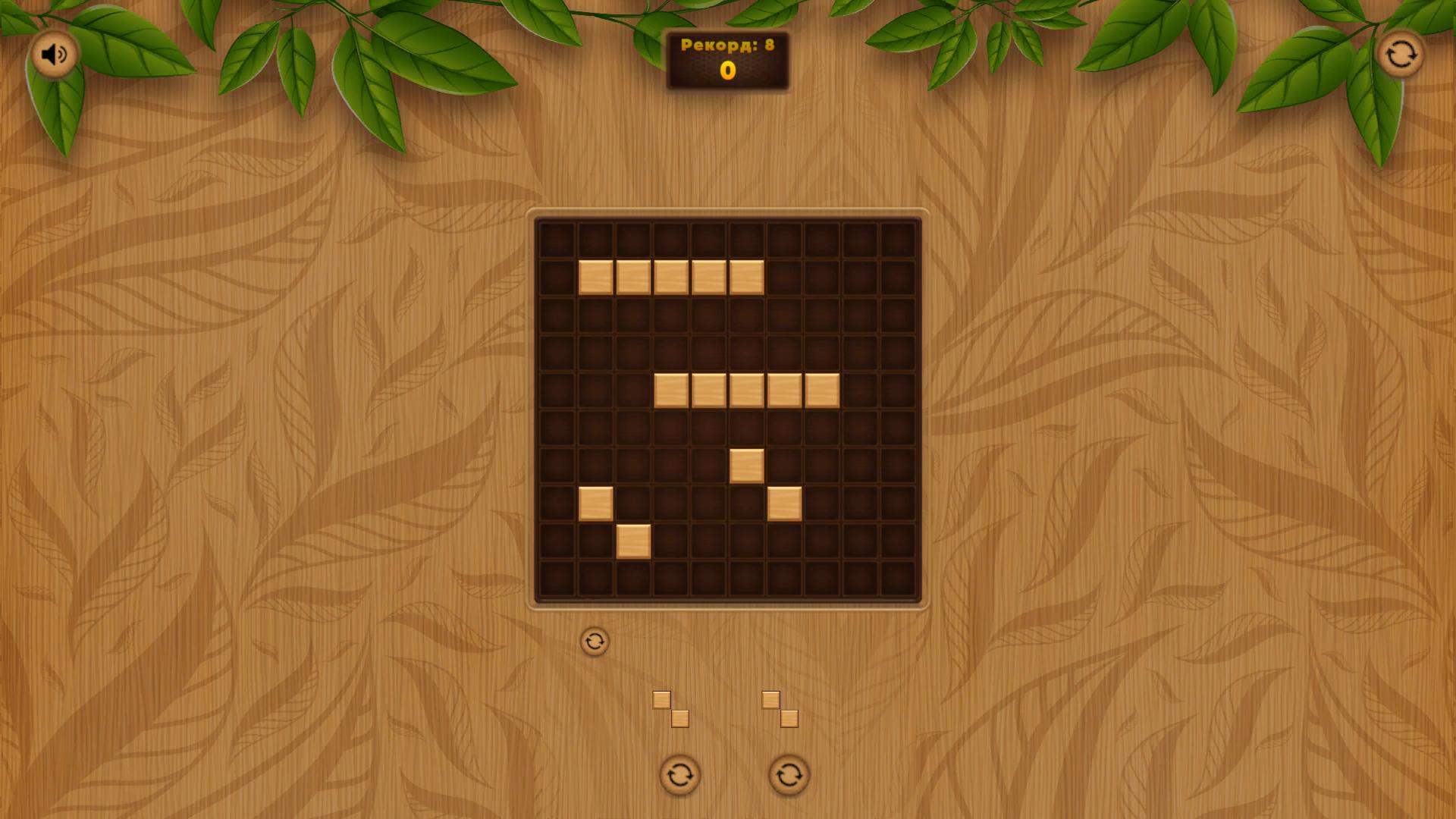
Task: Click the speaker icon in the top corner
Action: click(54, 54)
